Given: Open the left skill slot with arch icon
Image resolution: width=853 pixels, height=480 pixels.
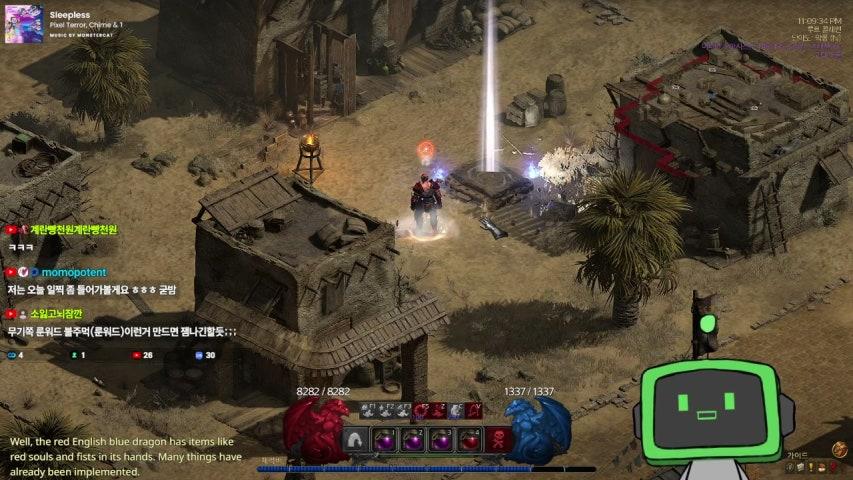Looking at the screenshot, I should pos(355,439).
